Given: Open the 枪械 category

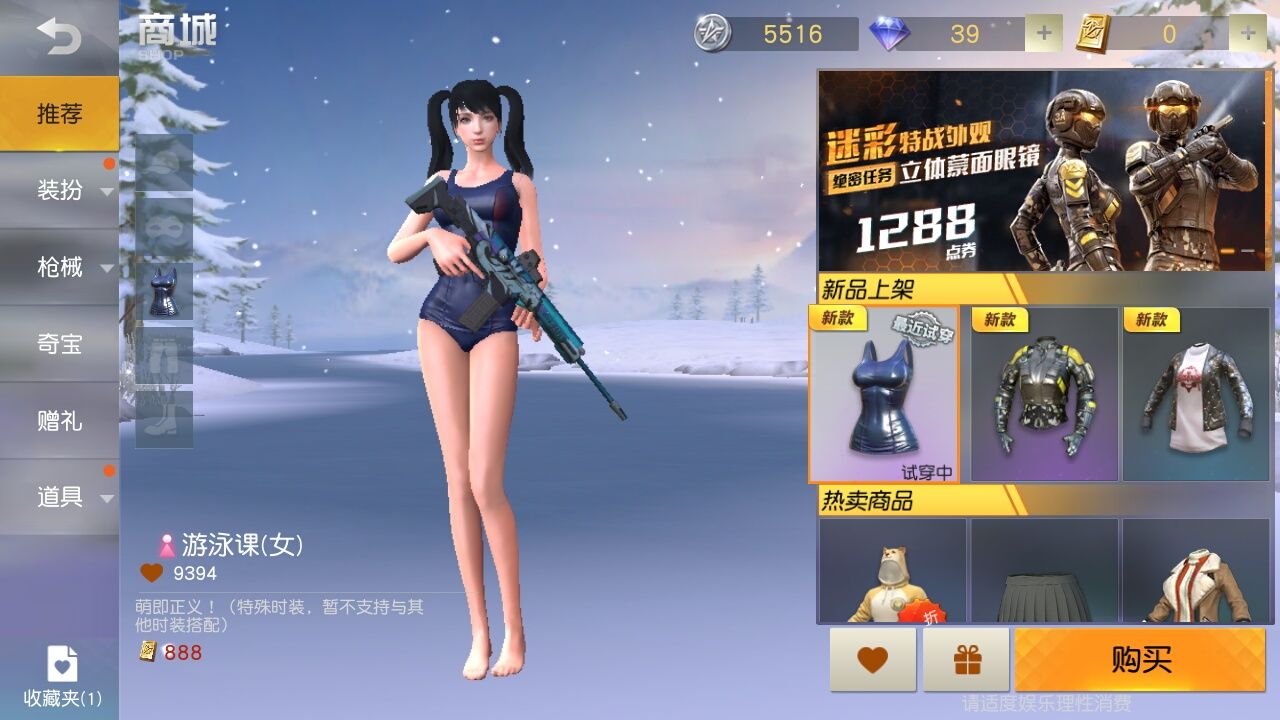Looking at the screenshot, I should 59,267.
